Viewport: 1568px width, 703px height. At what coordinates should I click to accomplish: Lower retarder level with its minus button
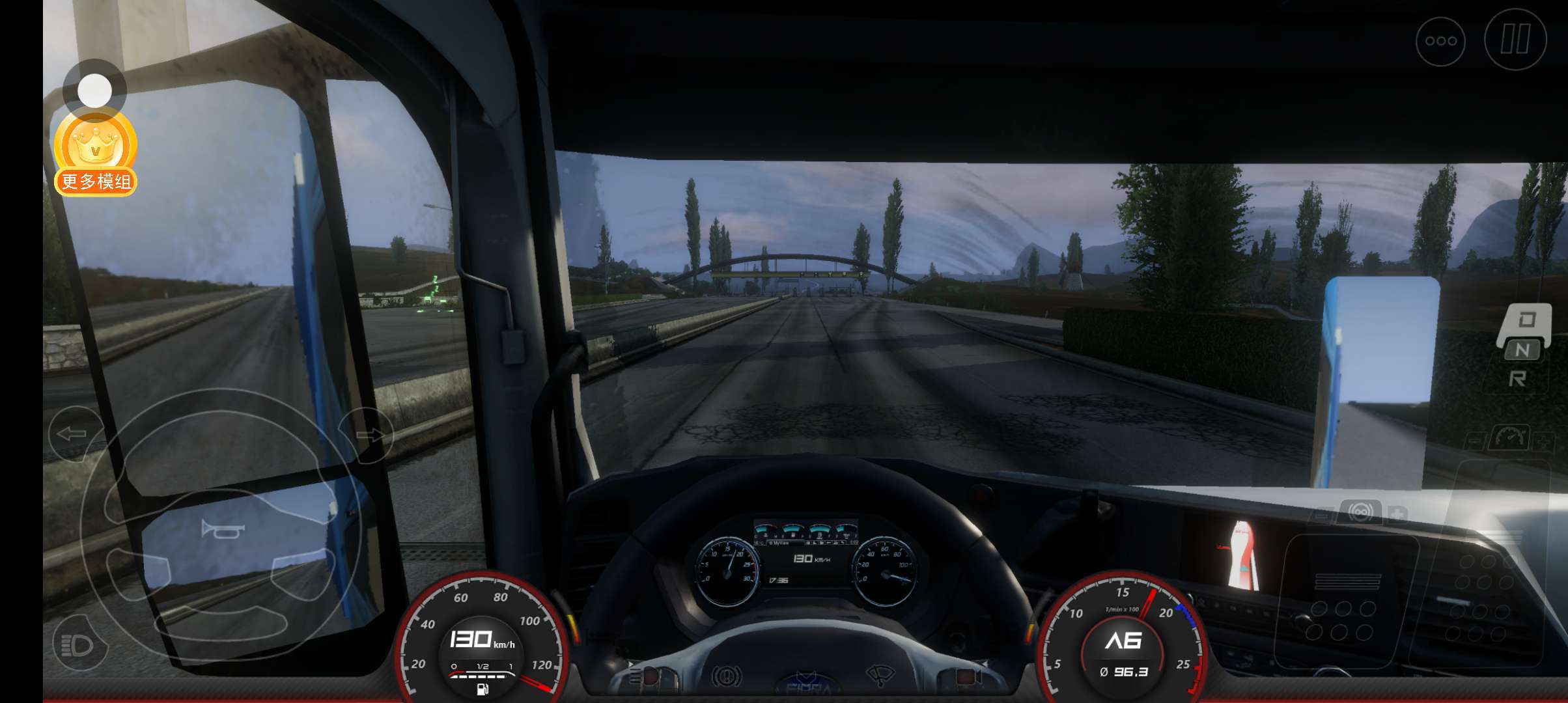coord(1322,516)
